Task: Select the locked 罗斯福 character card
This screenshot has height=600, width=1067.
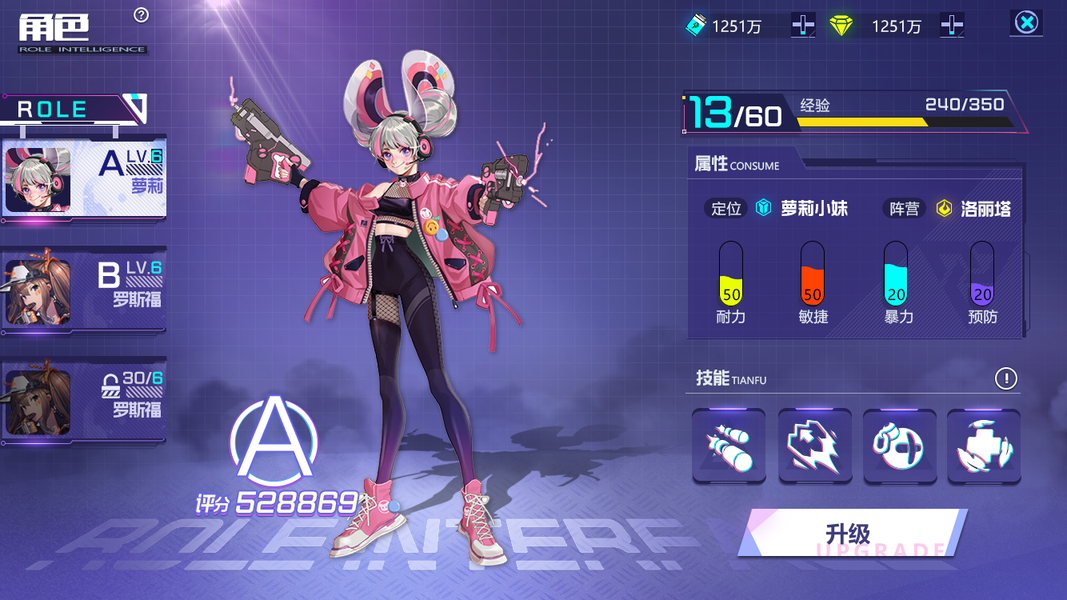Action: click(x=84, y=401)
